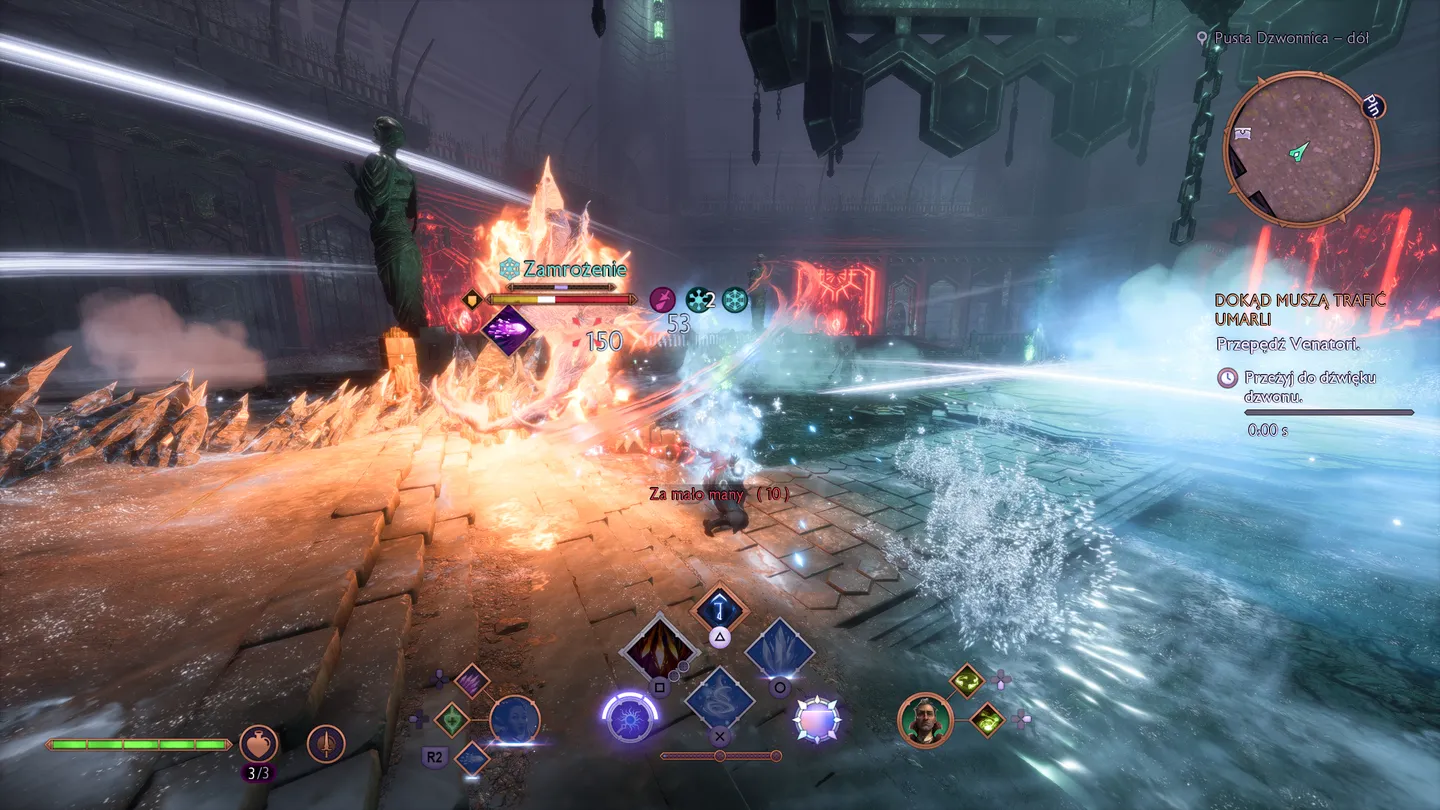Use the male companion's upper green swirl ability
Image resolution: width=1440 pixels, height=810 pixels.
pos(967,681)
